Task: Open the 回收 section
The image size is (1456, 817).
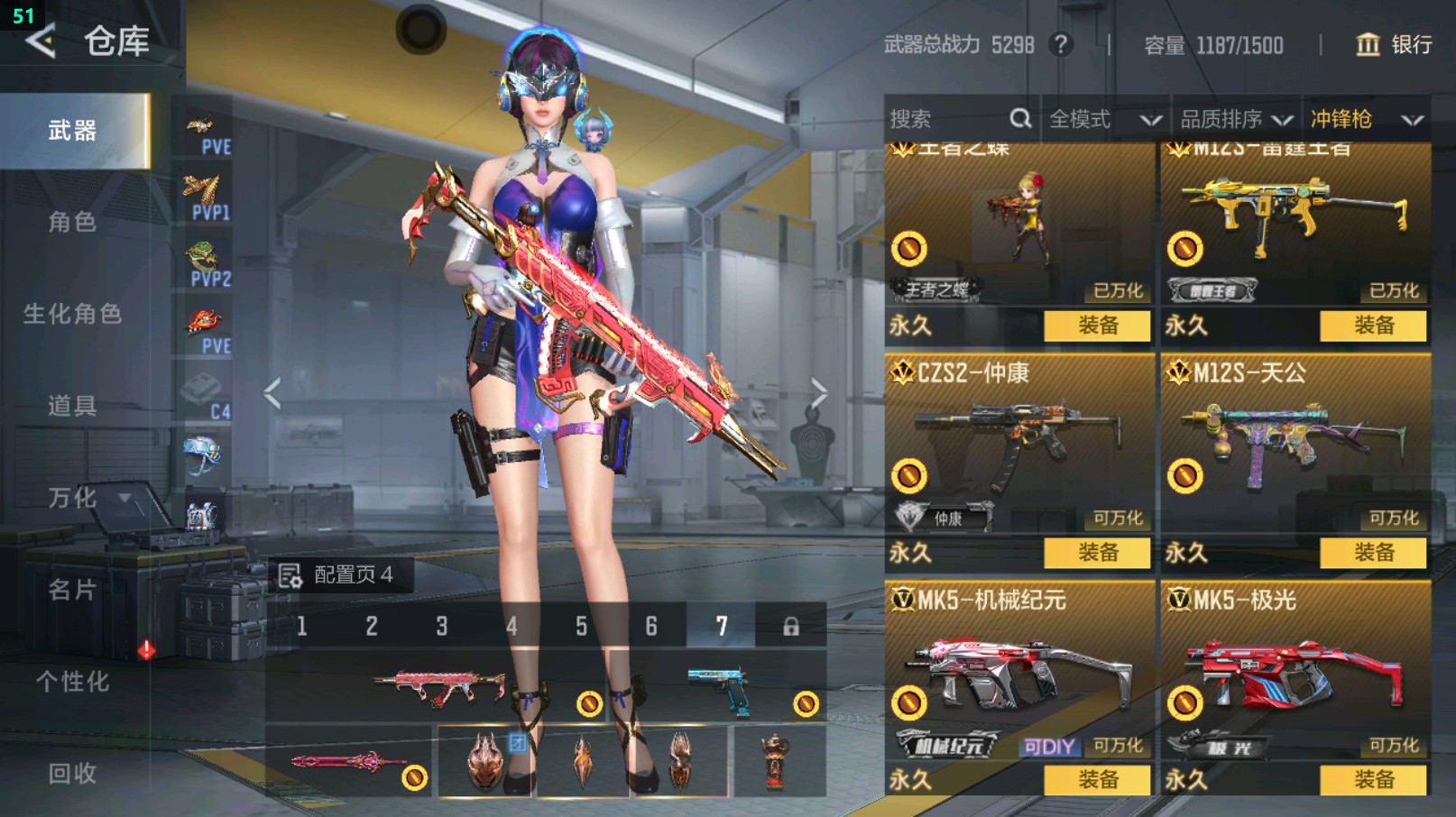Action: 72,774
